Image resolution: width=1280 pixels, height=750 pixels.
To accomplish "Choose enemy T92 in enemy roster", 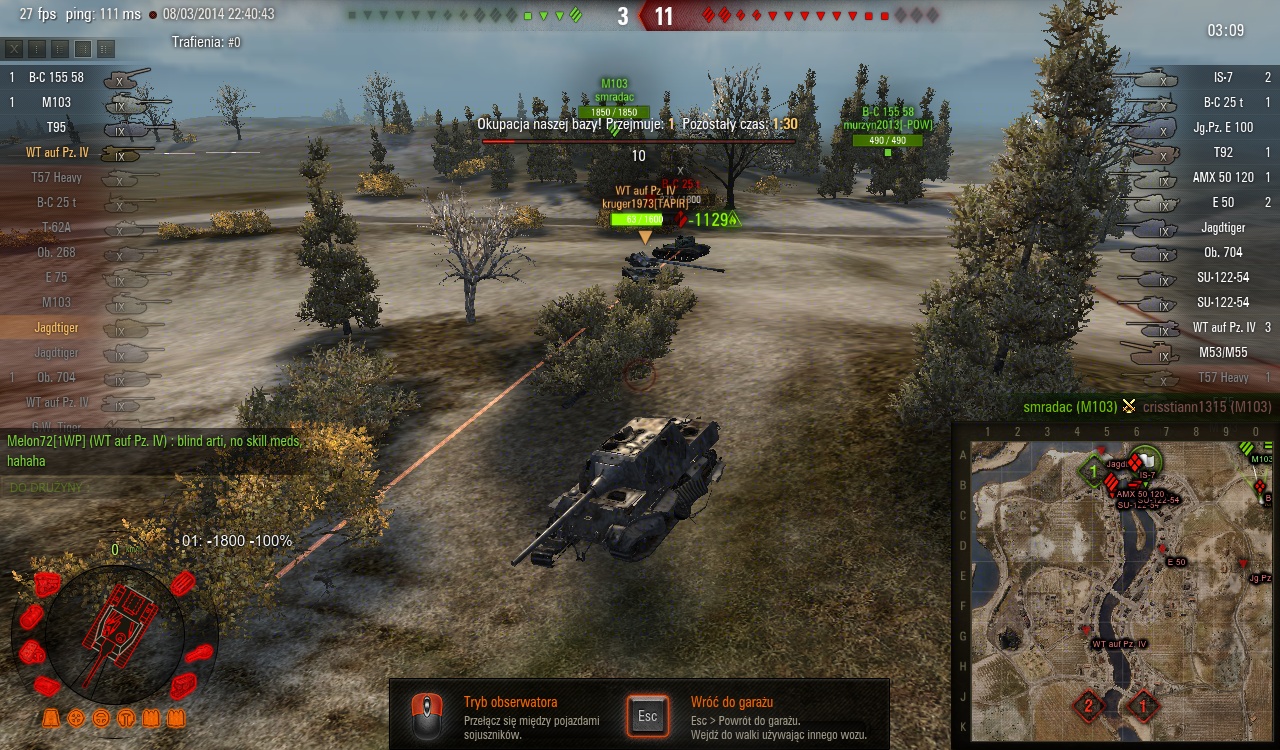I will 1222,152.
